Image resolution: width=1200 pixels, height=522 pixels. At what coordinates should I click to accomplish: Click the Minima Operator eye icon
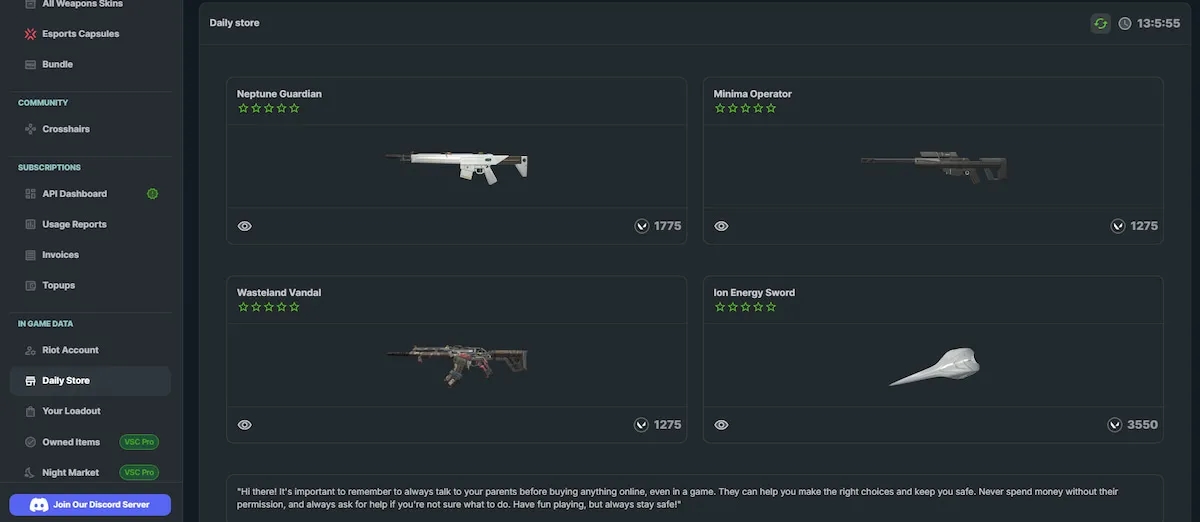click(x=722, y=226)
